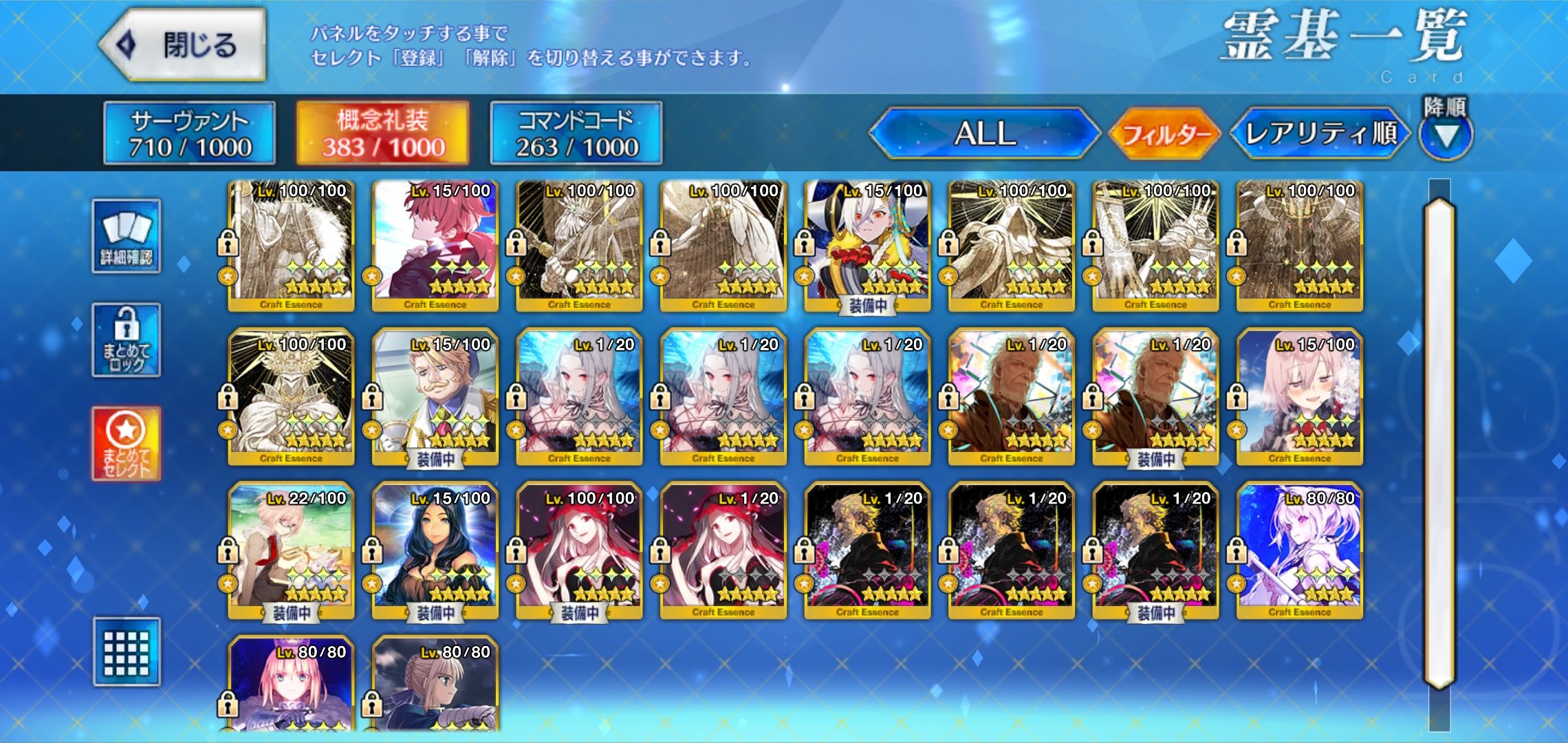The height and width of the screenshot is (743, 1568).
Task: Switch to the サーヴァント tab
Action: [189, 133]
